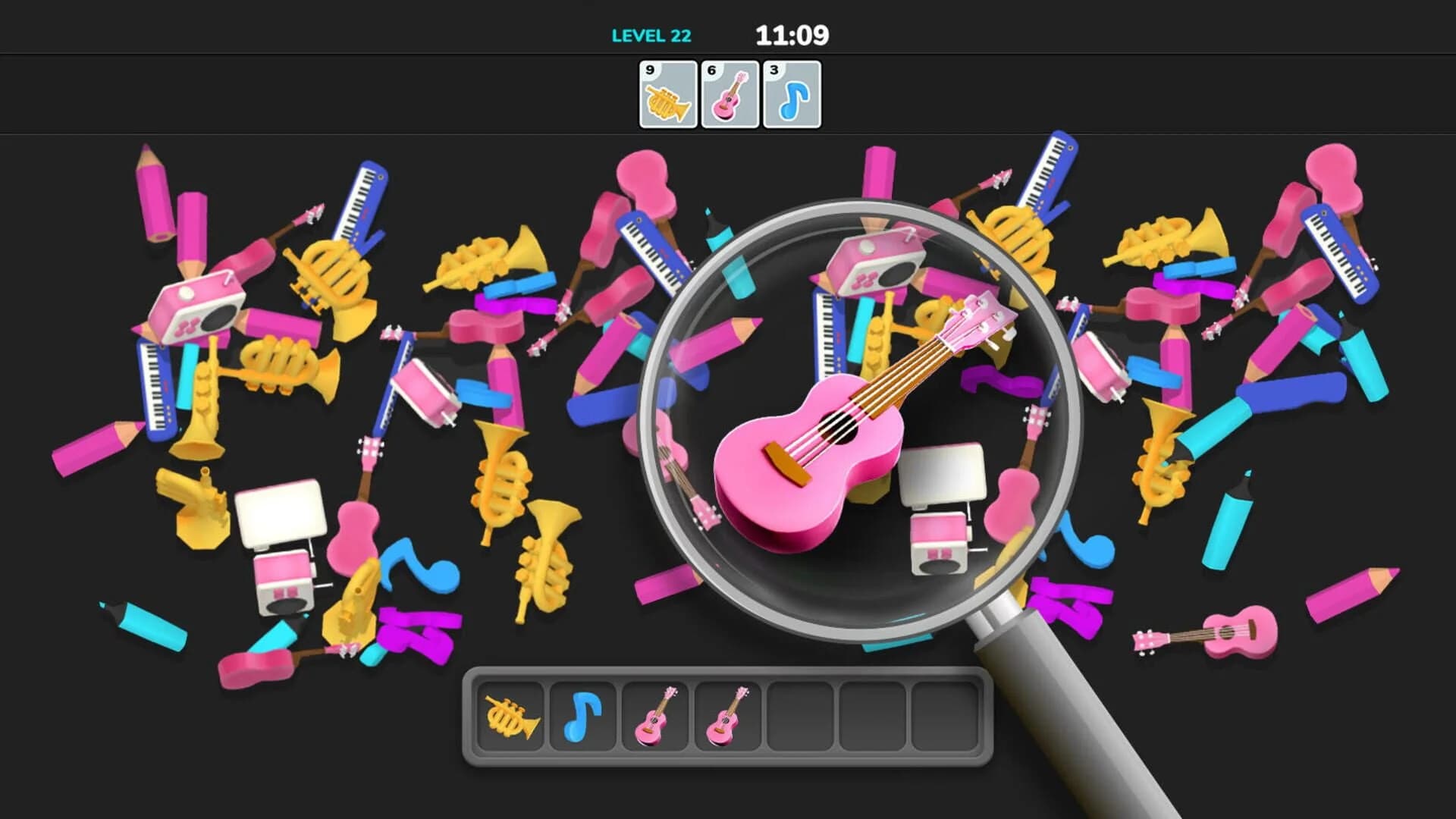Select the first ukulele in the collection tray
1456x819 pixels.
[x=655, y=716]
